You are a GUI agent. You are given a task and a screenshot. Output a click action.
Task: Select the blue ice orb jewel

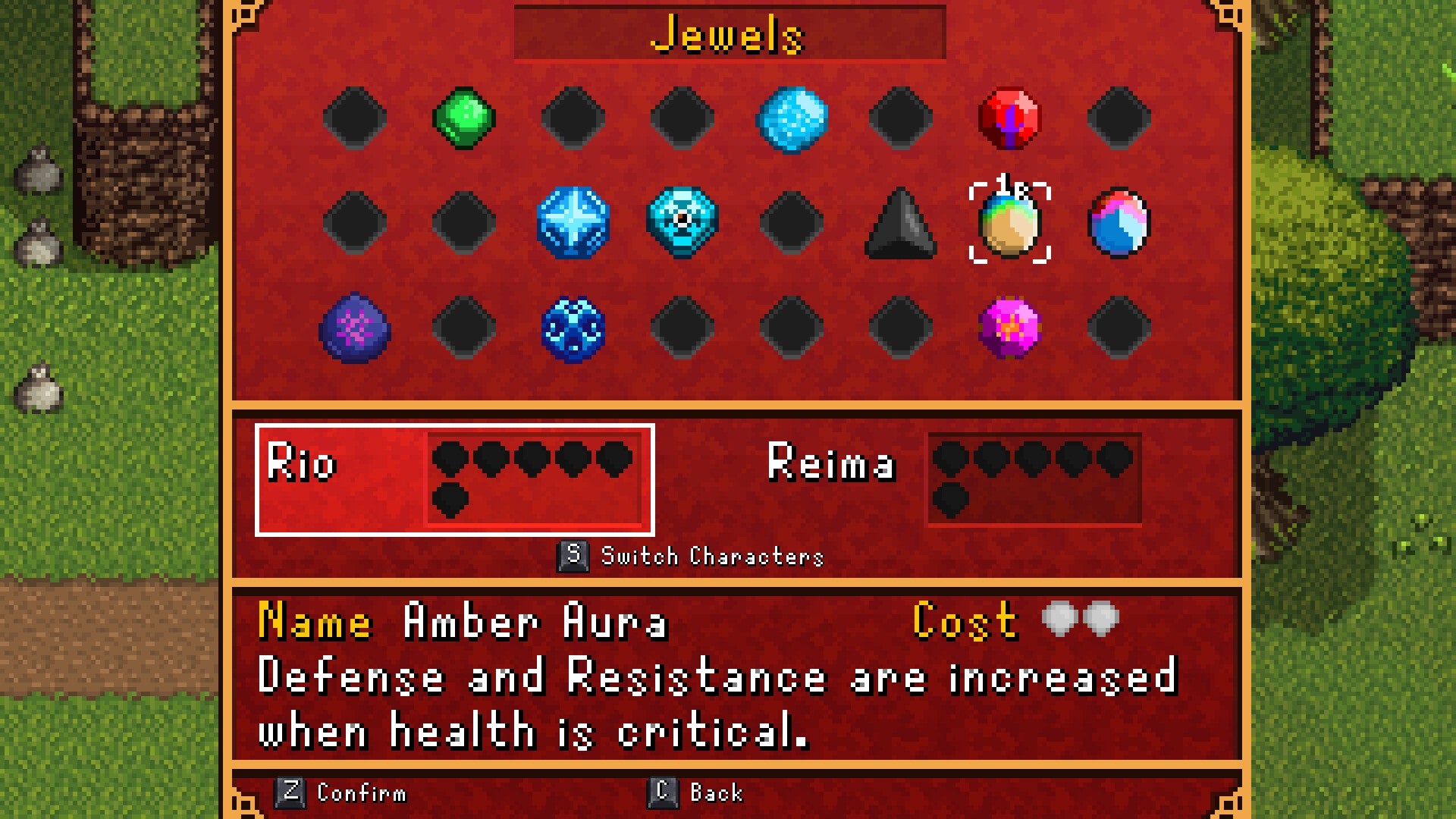pyautogui.click(x=793, y=118)
